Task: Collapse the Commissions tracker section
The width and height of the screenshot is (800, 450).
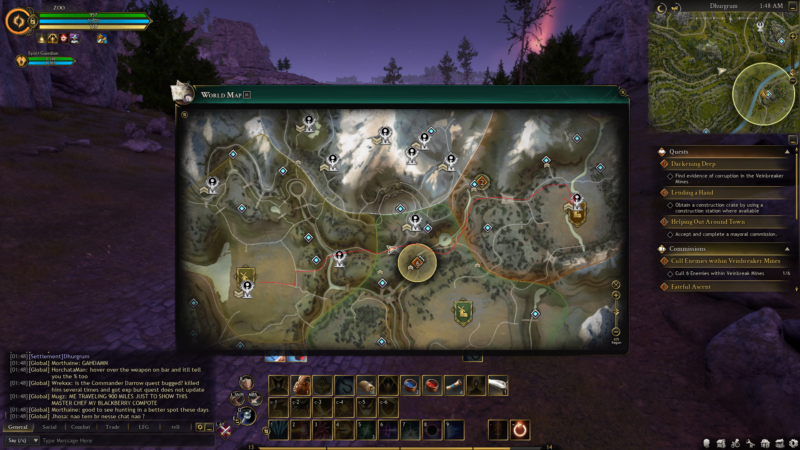Action: pos(660,248)
